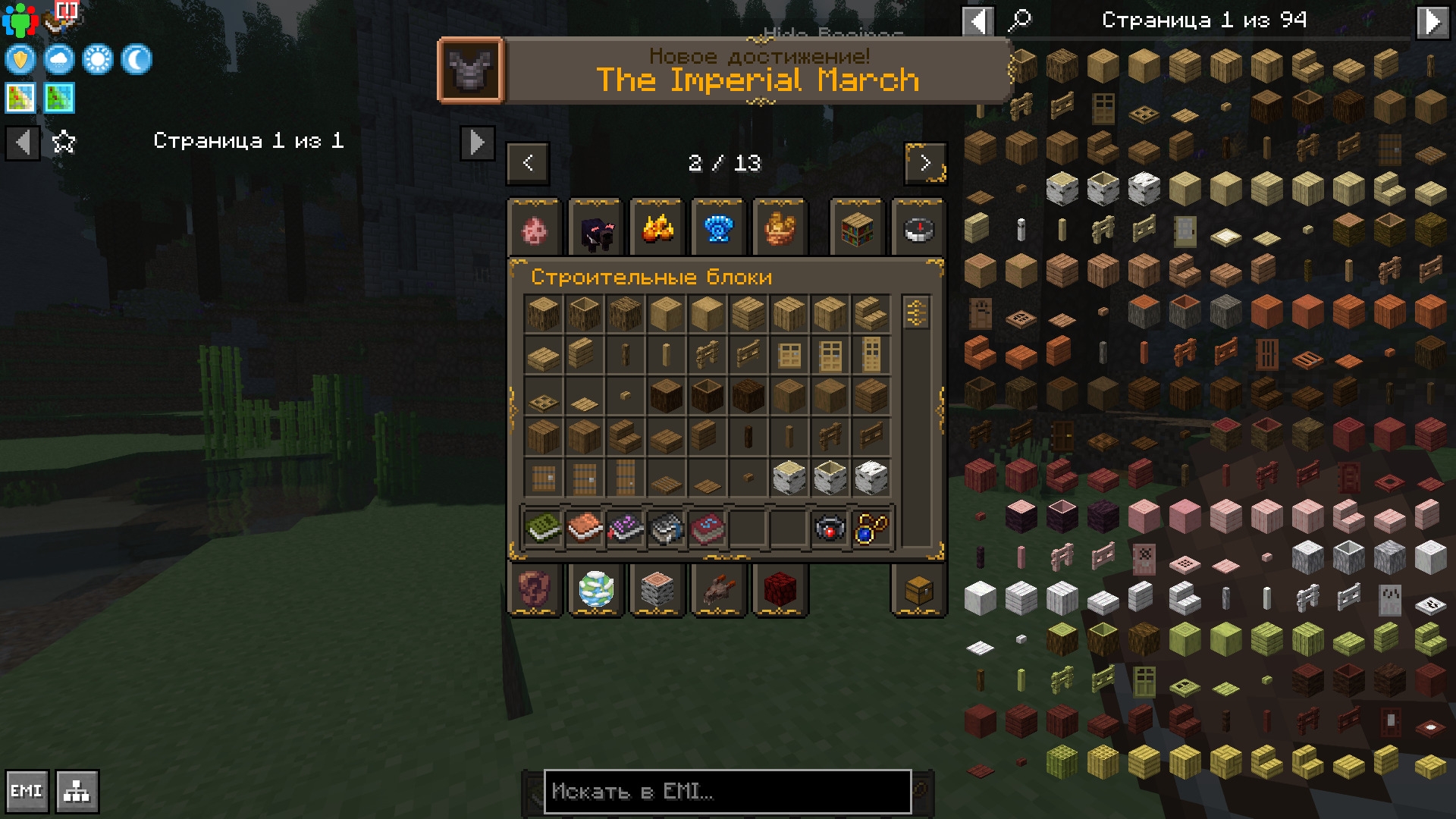Open the recipe tree button
This screenshot has height=819, width=1456.
pyautogui.click(x=77, y=792)
